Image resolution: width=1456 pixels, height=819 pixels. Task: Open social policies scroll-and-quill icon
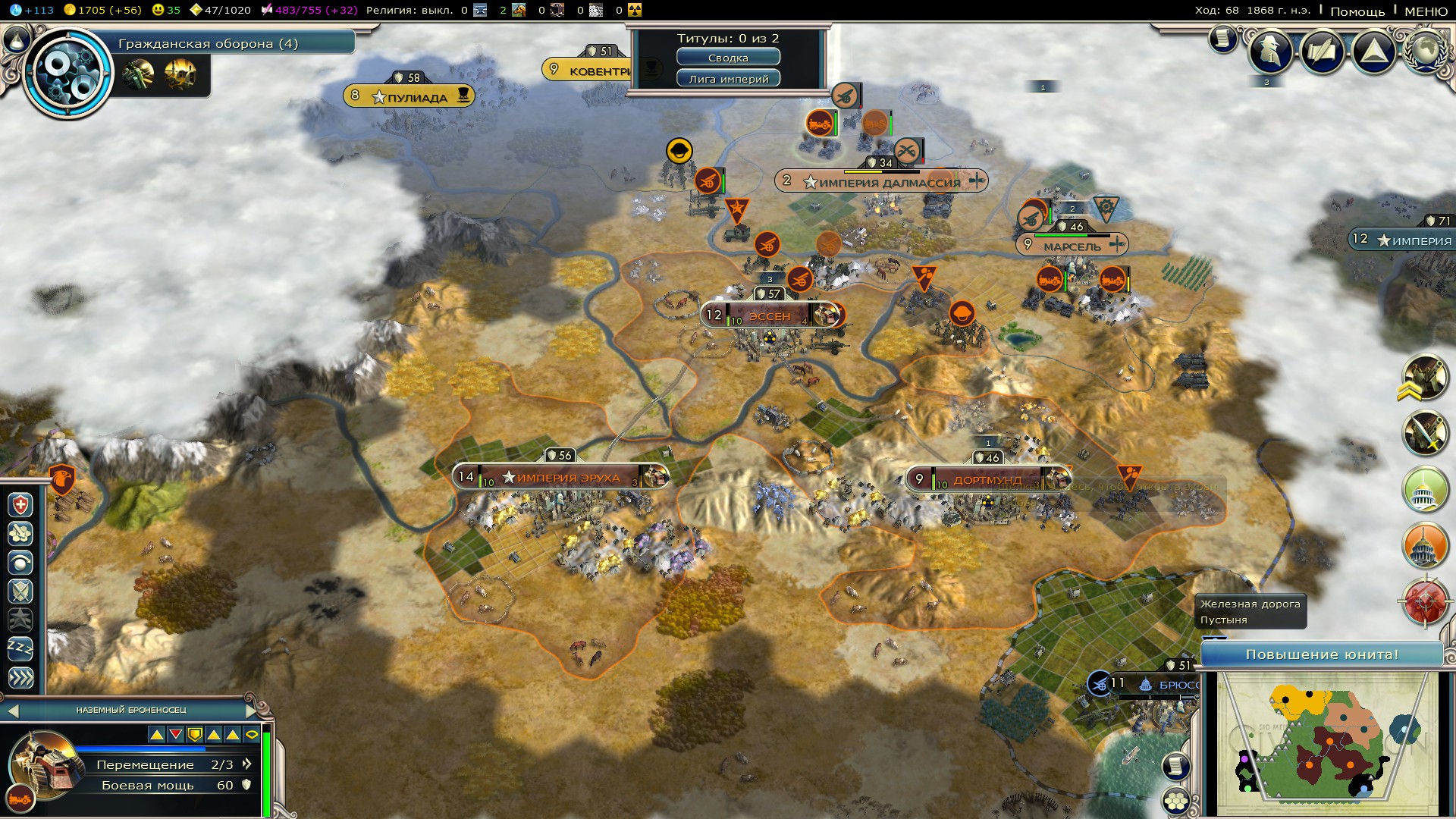[1322, 52]
